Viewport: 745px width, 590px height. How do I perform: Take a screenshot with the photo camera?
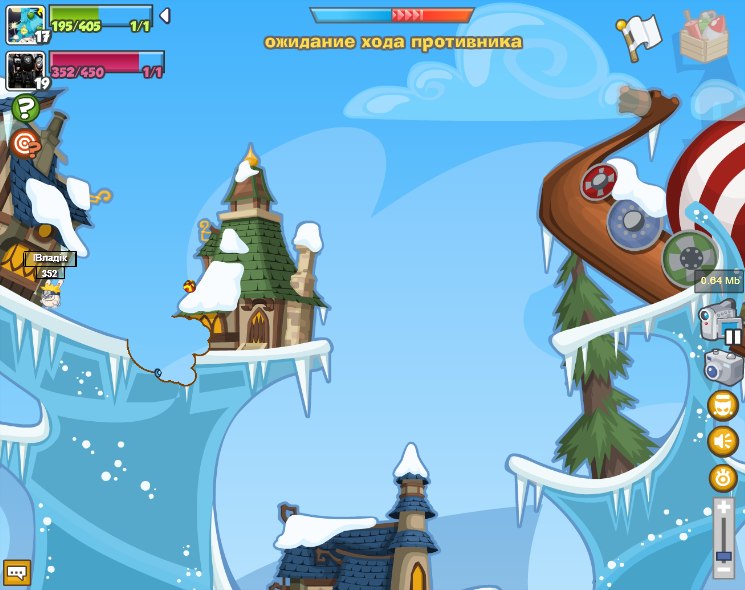(x=723, y=366)
